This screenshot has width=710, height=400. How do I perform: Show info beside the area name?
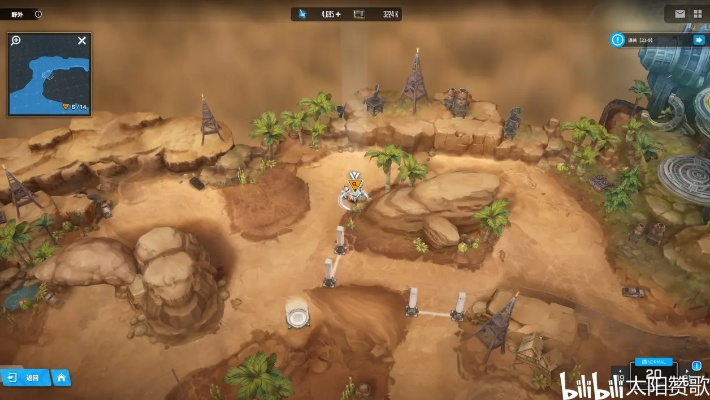tap(38, 14)
